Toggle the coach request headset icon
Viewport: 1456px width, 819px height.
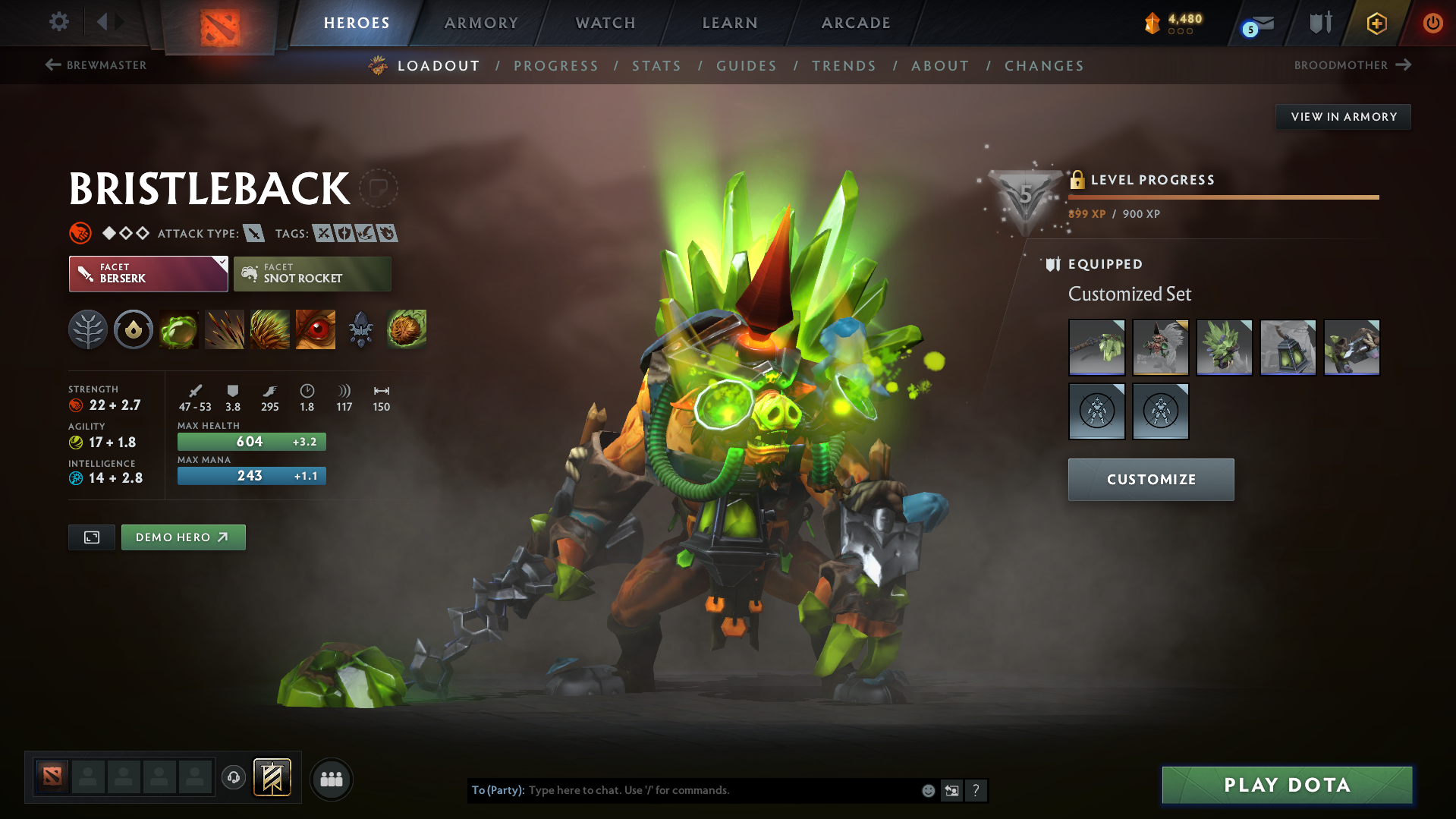point(233,778)
